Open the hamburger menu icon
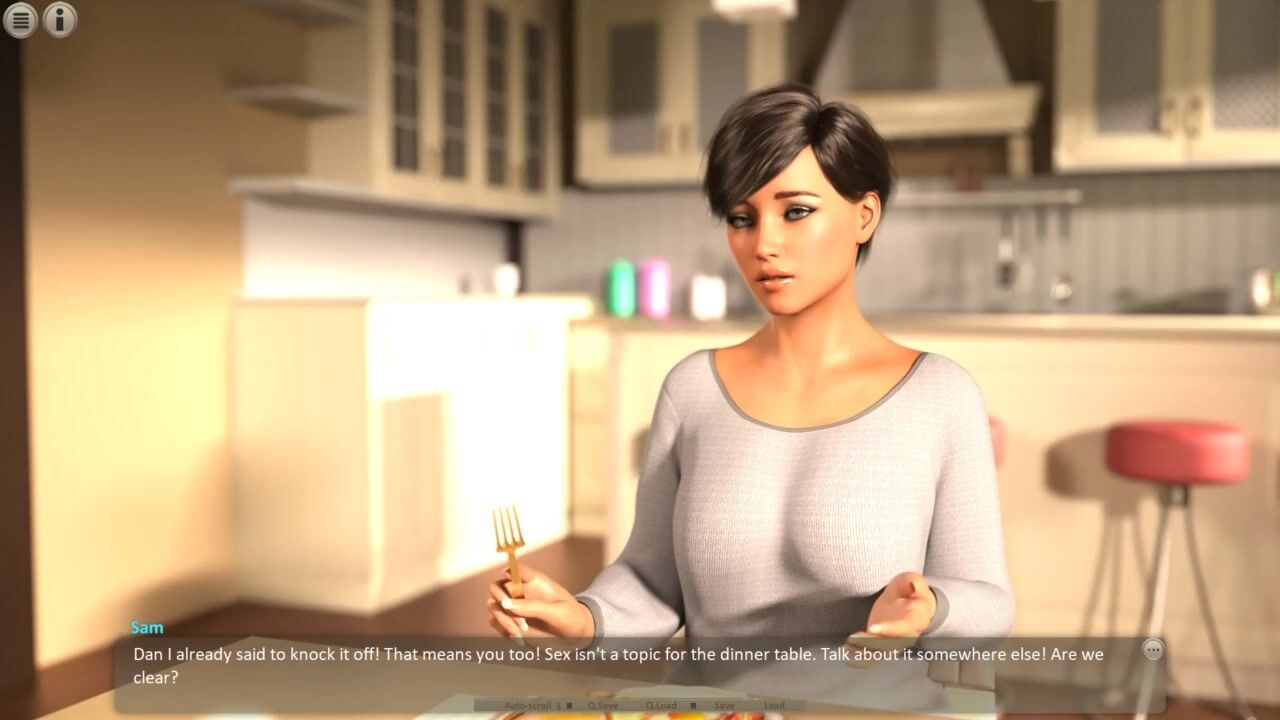Viewport: 1280px width, 720px height. coord(20,19)
